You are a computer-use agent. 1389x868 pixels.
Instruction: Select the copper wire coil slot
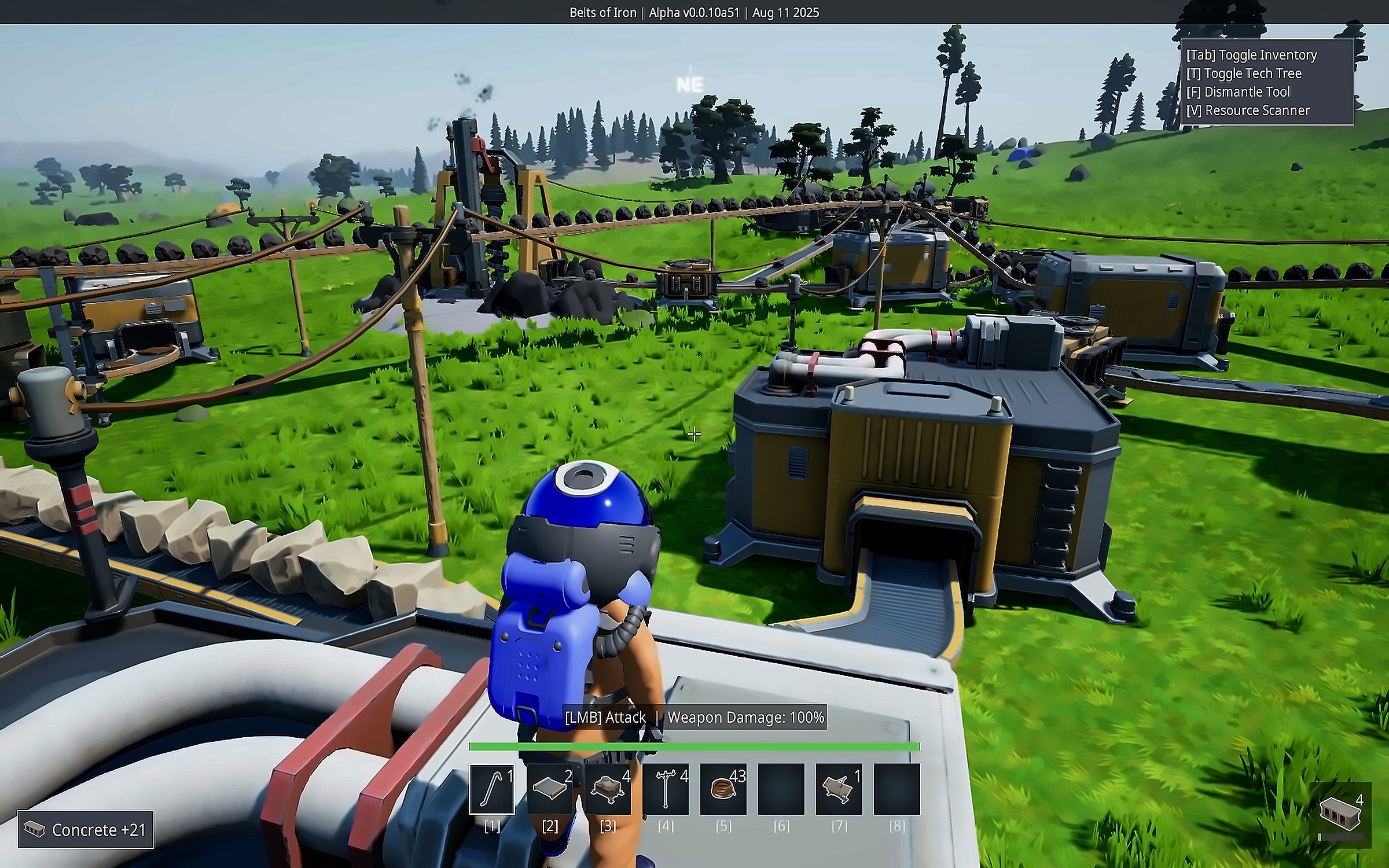click(723, 789)
